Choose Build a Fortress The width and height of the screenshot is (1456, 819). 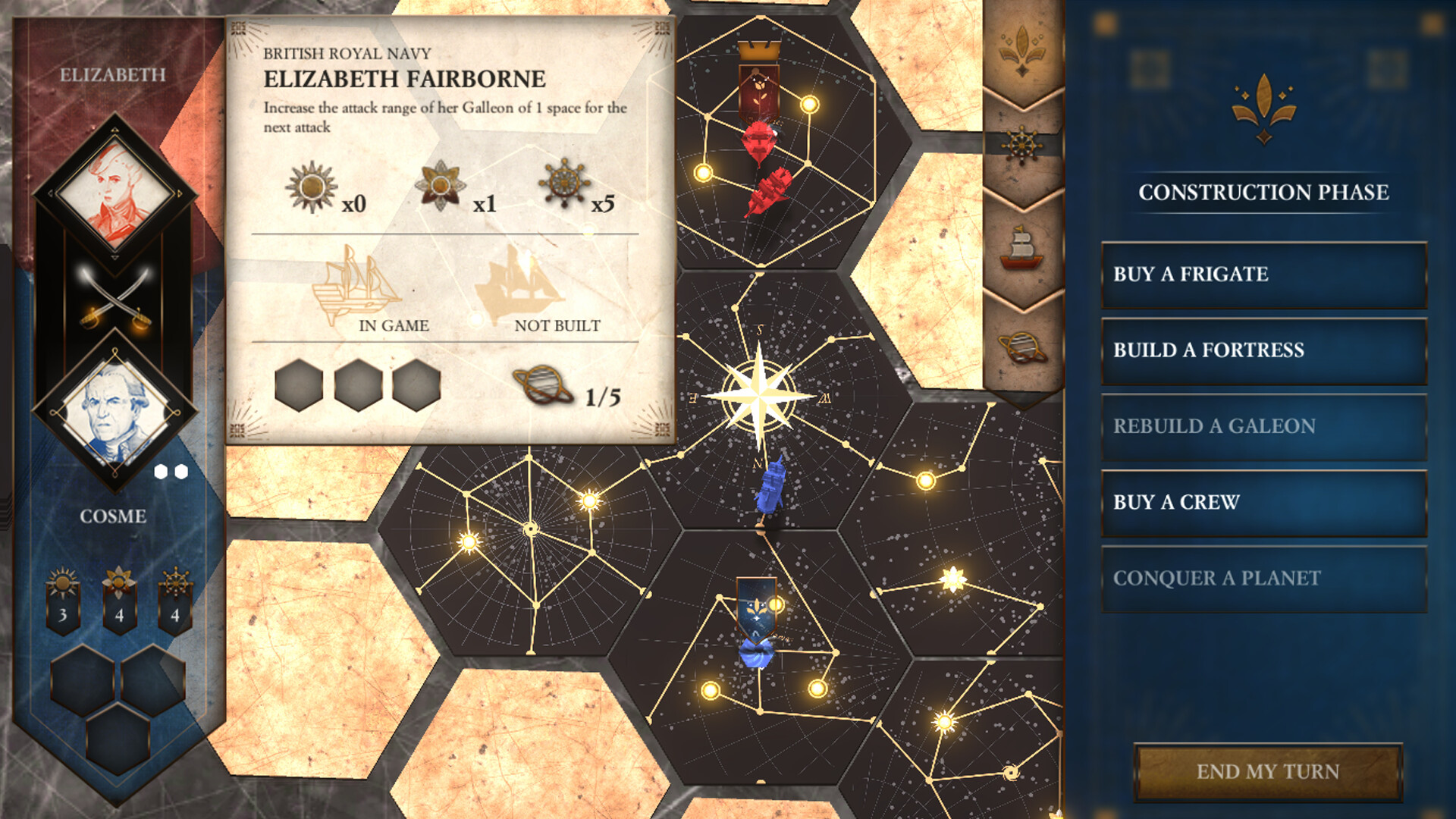tap(1263, 350)
